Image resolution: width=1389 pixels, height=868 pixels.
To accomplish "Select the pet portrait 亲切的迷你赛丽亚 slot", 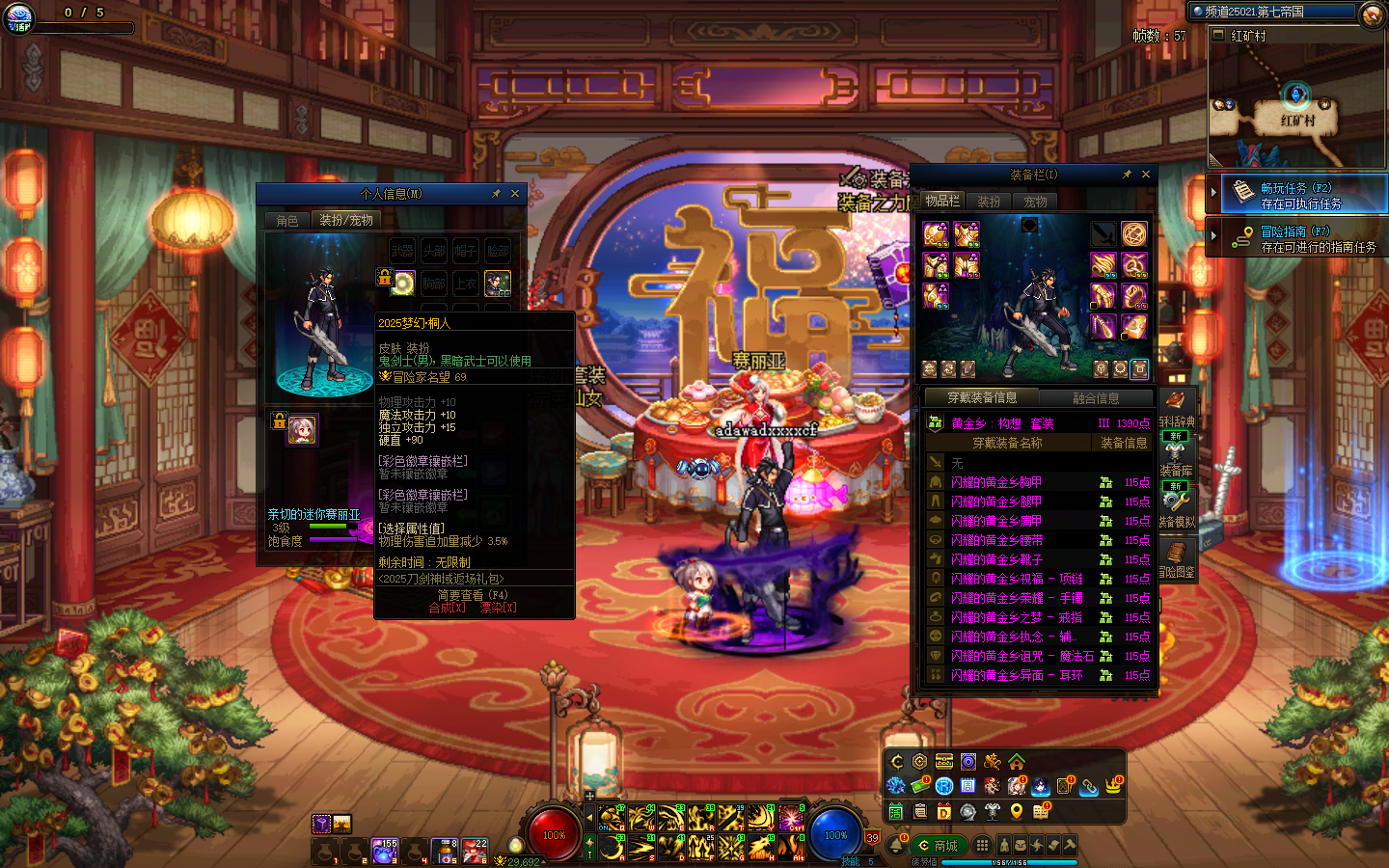I will 302,429.
